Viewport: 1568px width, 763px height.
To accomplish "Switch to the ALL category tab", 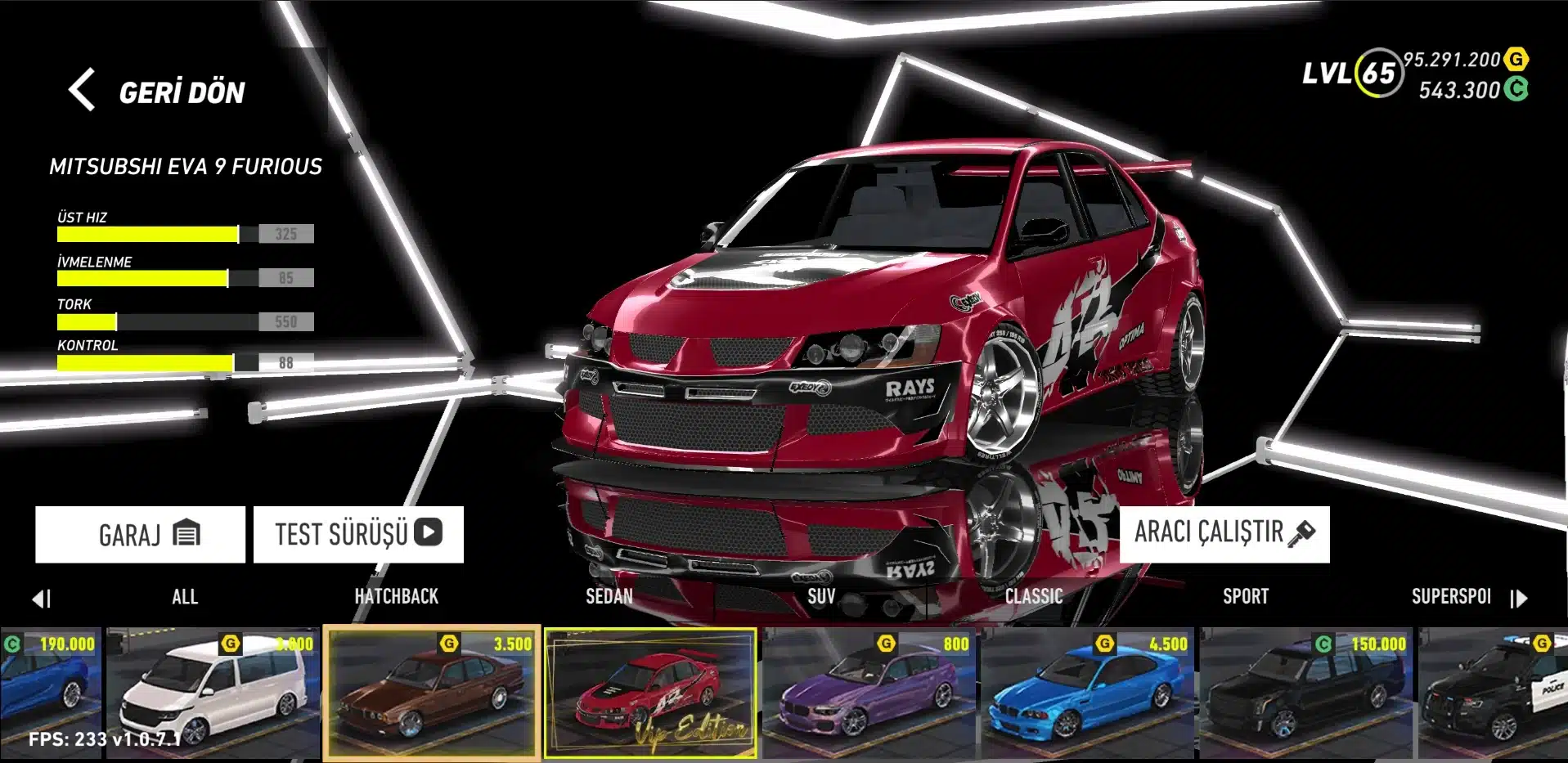I will (x=185, y=597).
